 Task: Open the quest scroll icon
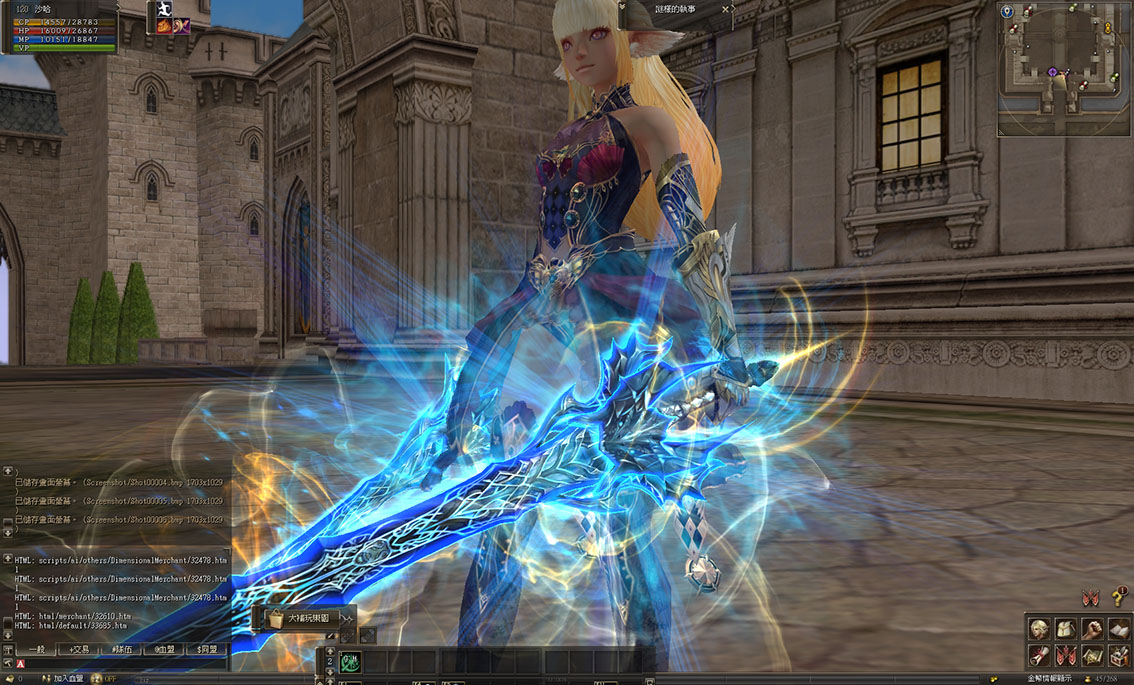coord(1040,656)
